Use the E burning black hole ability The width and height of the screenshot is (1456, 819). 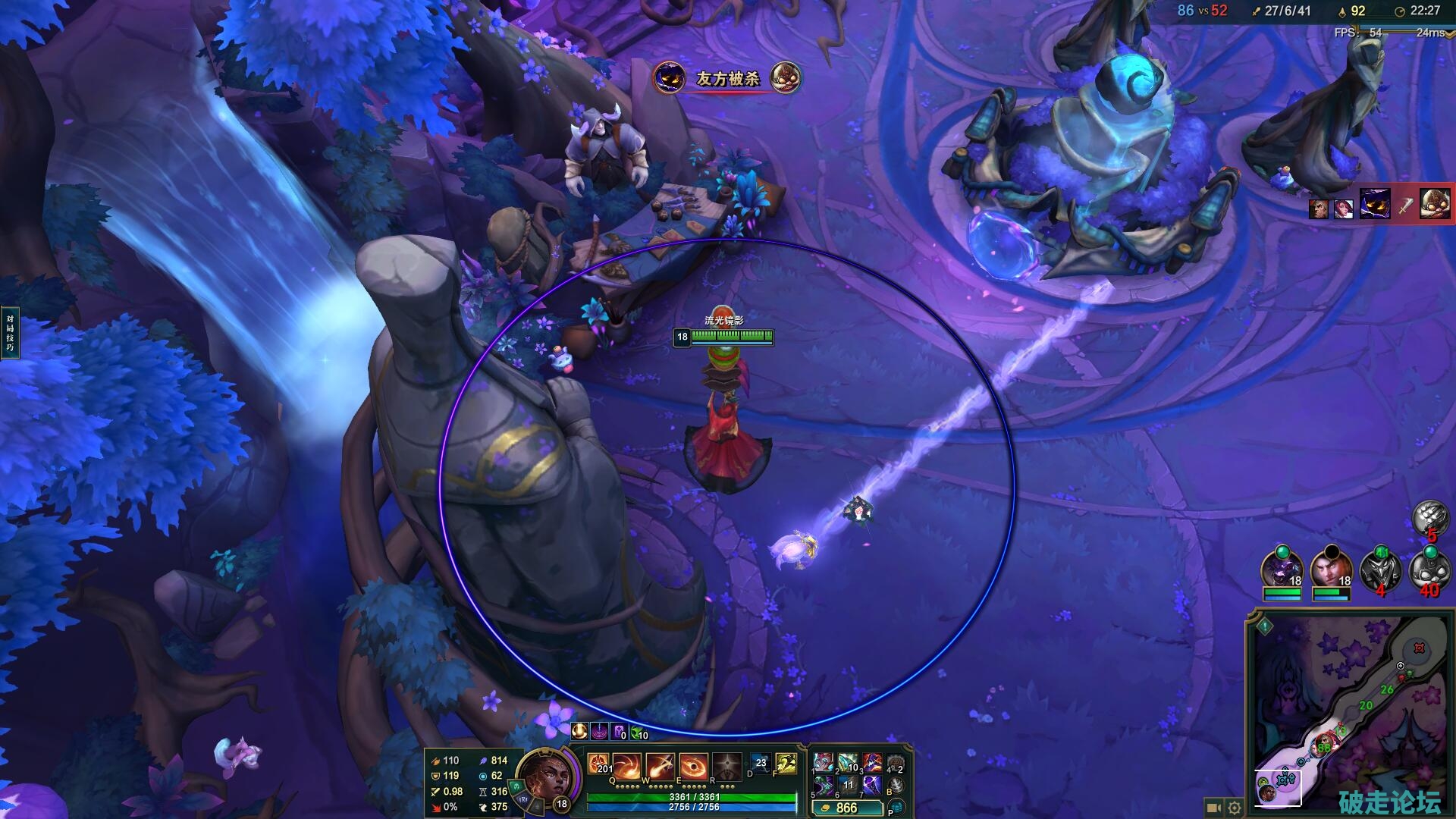pos(693,767)
